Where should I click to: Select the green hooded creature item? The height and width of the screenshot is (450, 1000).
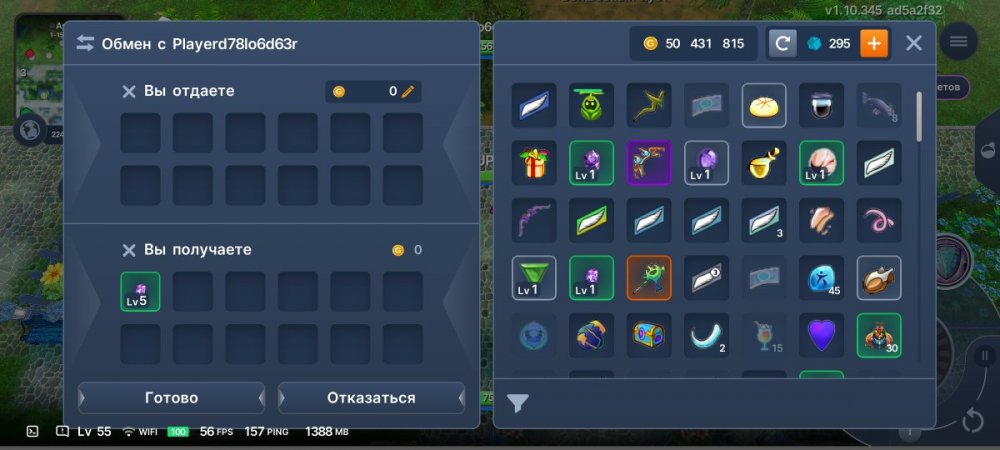pyautogui.click(x=591, y=104)
